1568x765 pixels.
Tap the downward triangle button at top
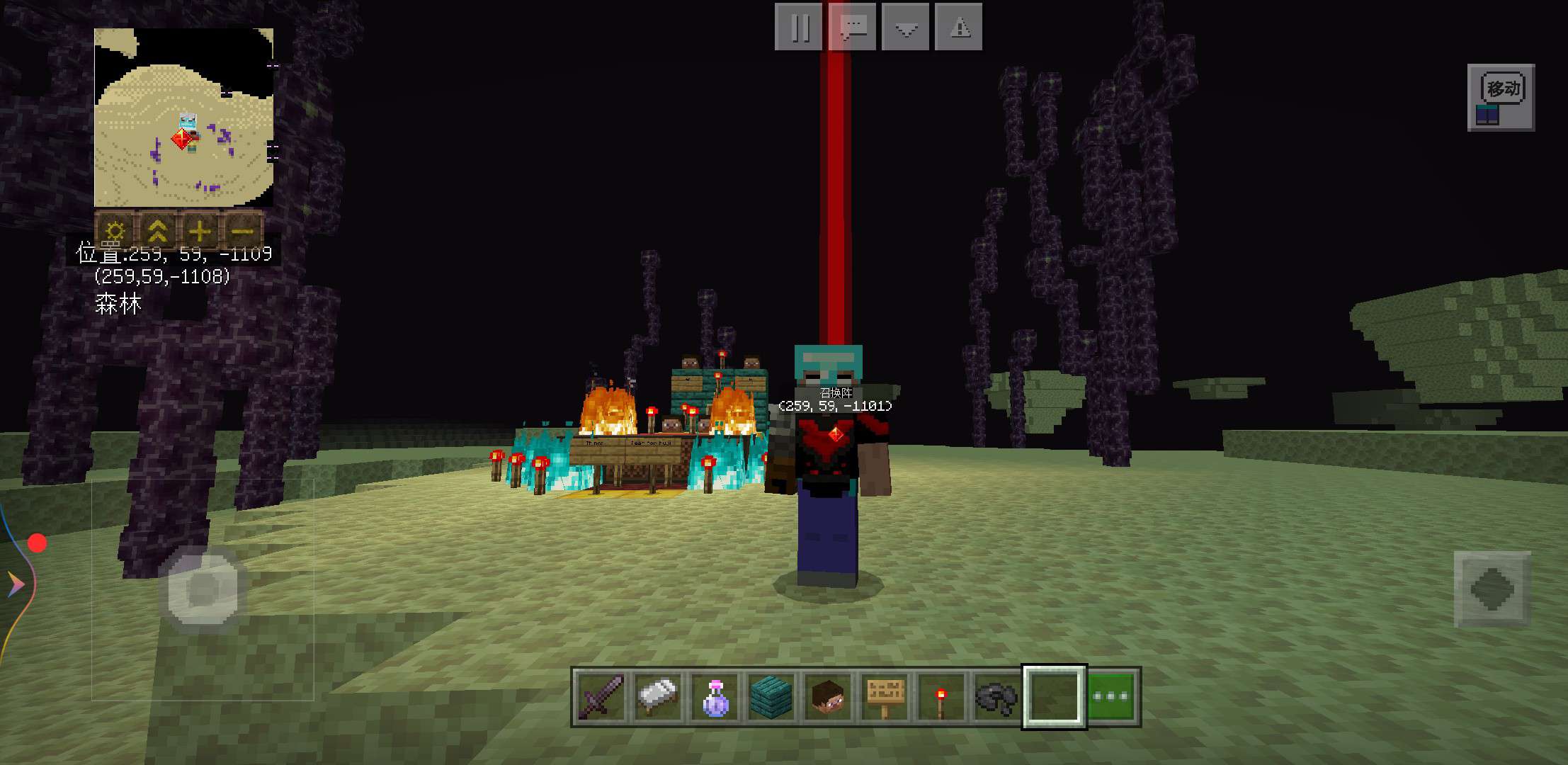click(906, 27)
